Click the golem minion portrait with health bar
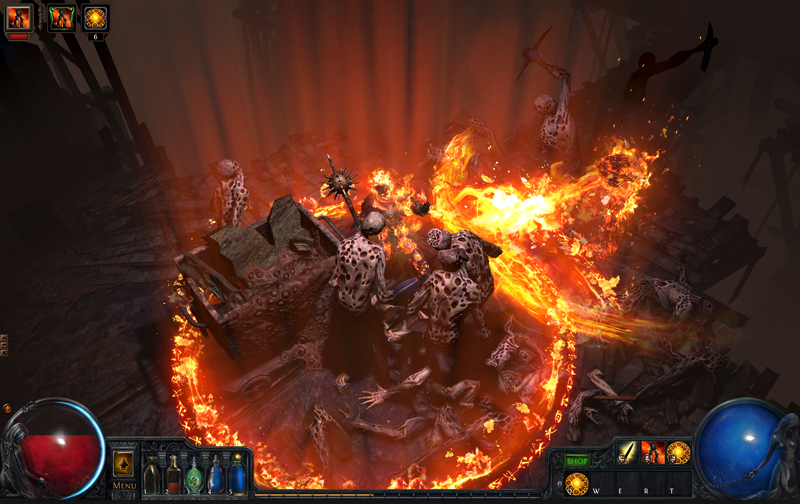Image resolution: width=800 pixels, height=504 pixels. pyautogui.click(x=19, y=19)
